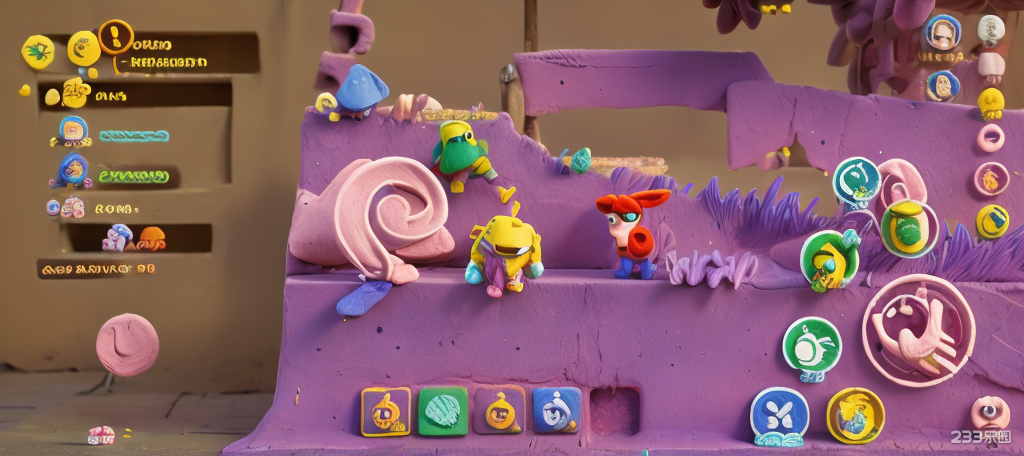The image size is (1024, 456).
Task: Open the pink eyeball creature icon
Action: [x=989, y=412]
